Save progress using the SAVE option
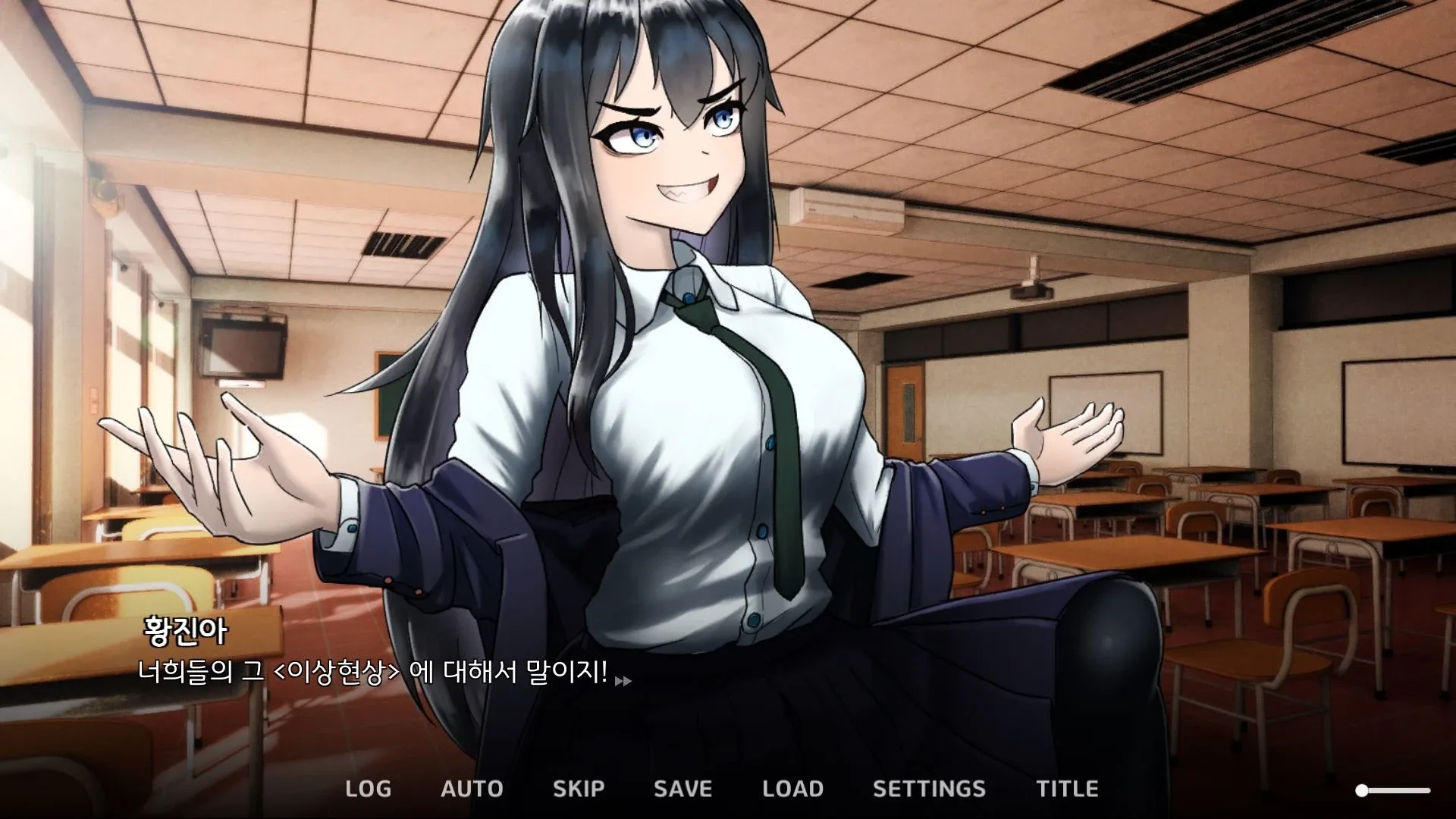 [x=682, y=789]
